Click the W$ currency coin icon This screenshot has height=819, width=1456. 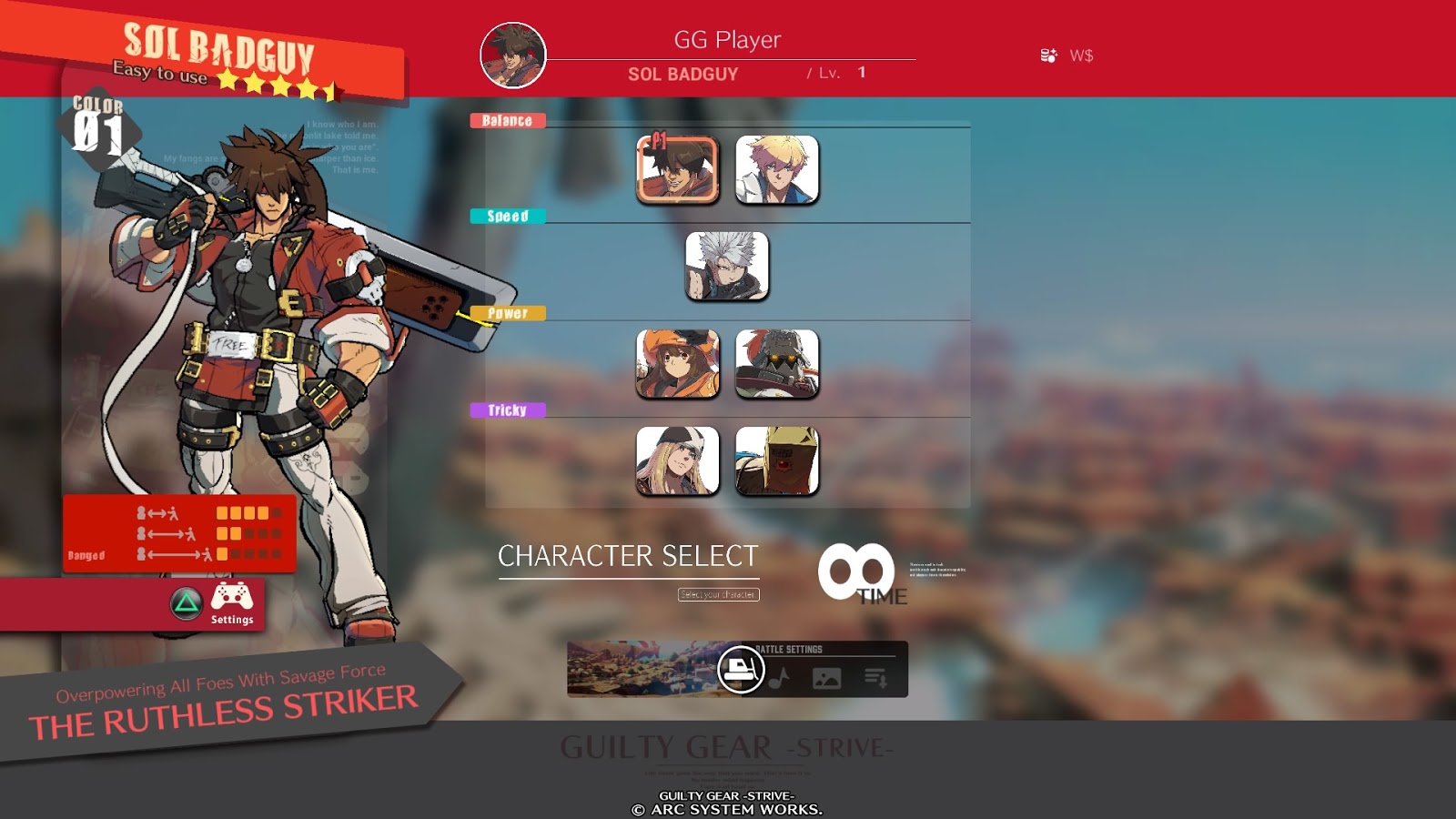(1048, 54)
